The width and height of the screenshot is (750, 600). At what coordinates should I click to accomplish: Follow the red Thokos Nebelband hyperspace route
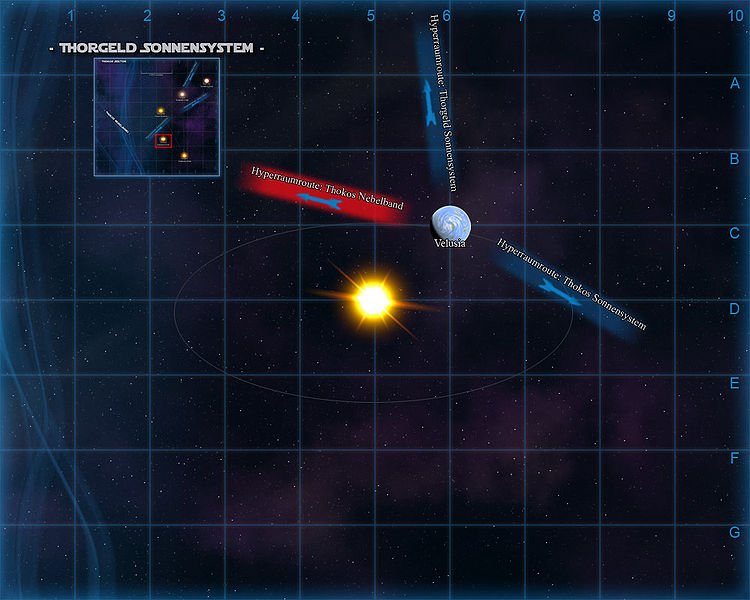click(x=322, y=194)
